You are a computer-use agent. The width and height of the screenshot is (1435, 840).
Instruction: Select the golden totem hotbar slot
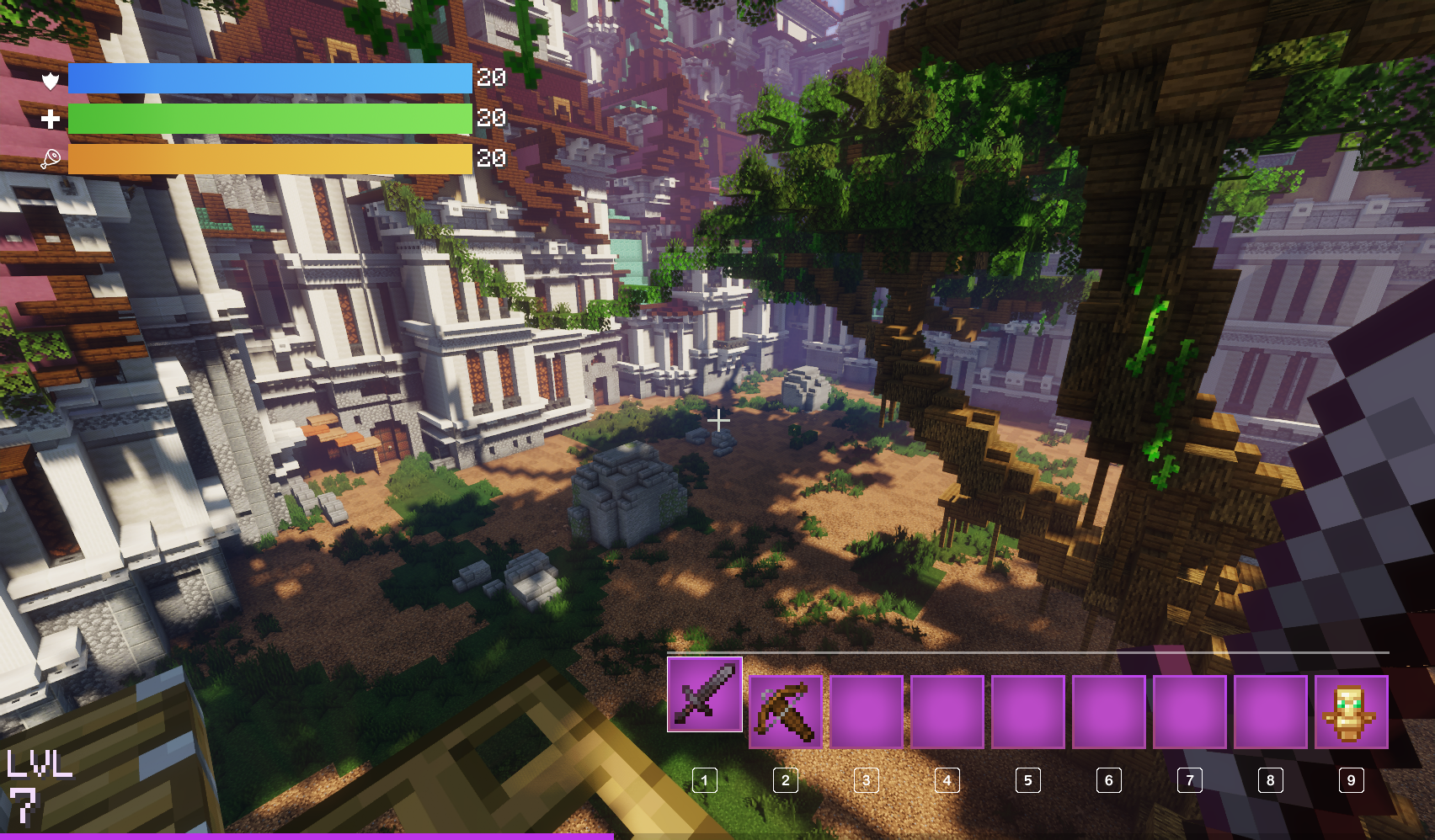(1351, 711)
